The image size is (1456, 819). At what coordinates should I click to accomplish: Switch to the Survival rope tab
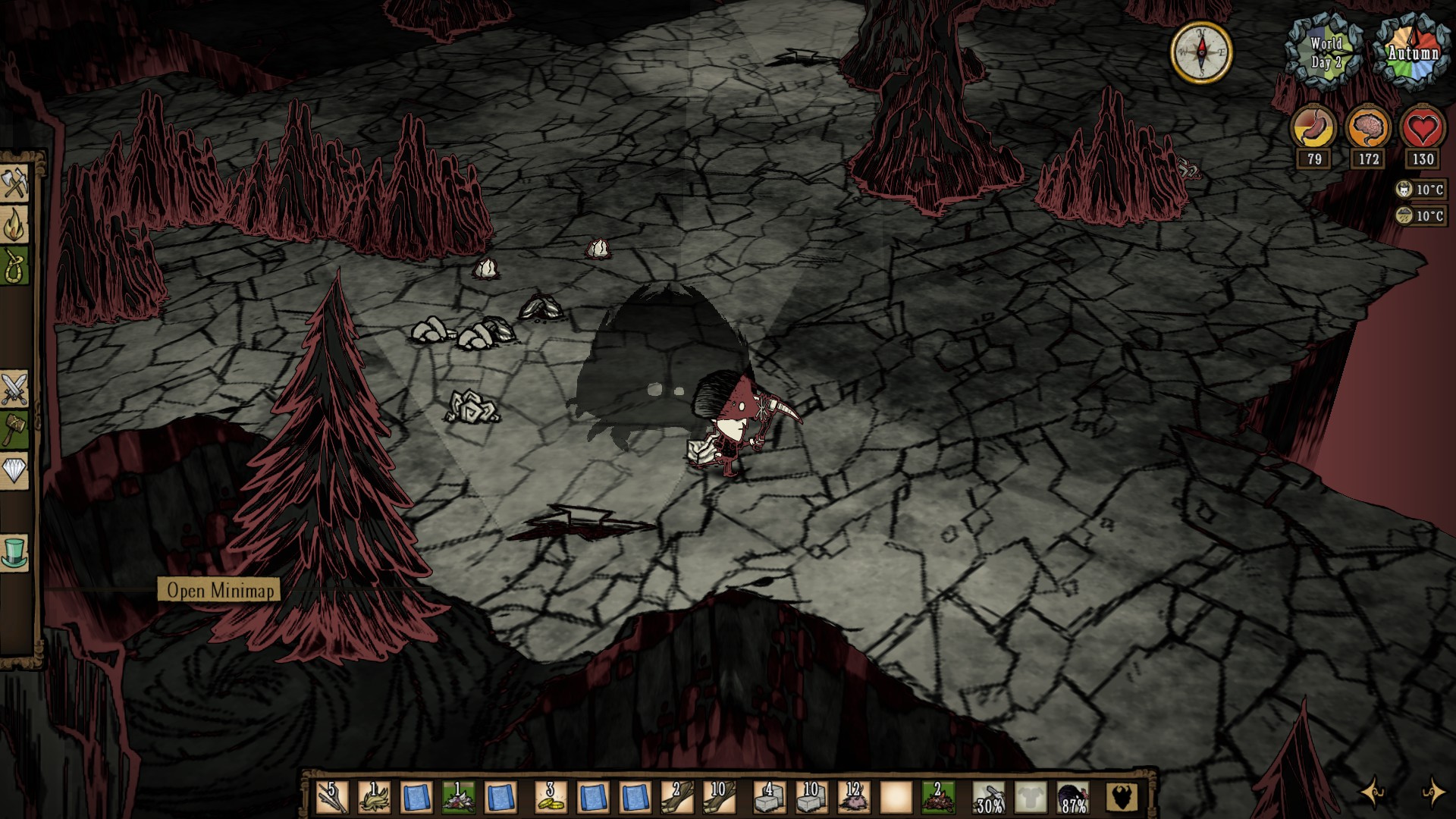pos(15,265)
